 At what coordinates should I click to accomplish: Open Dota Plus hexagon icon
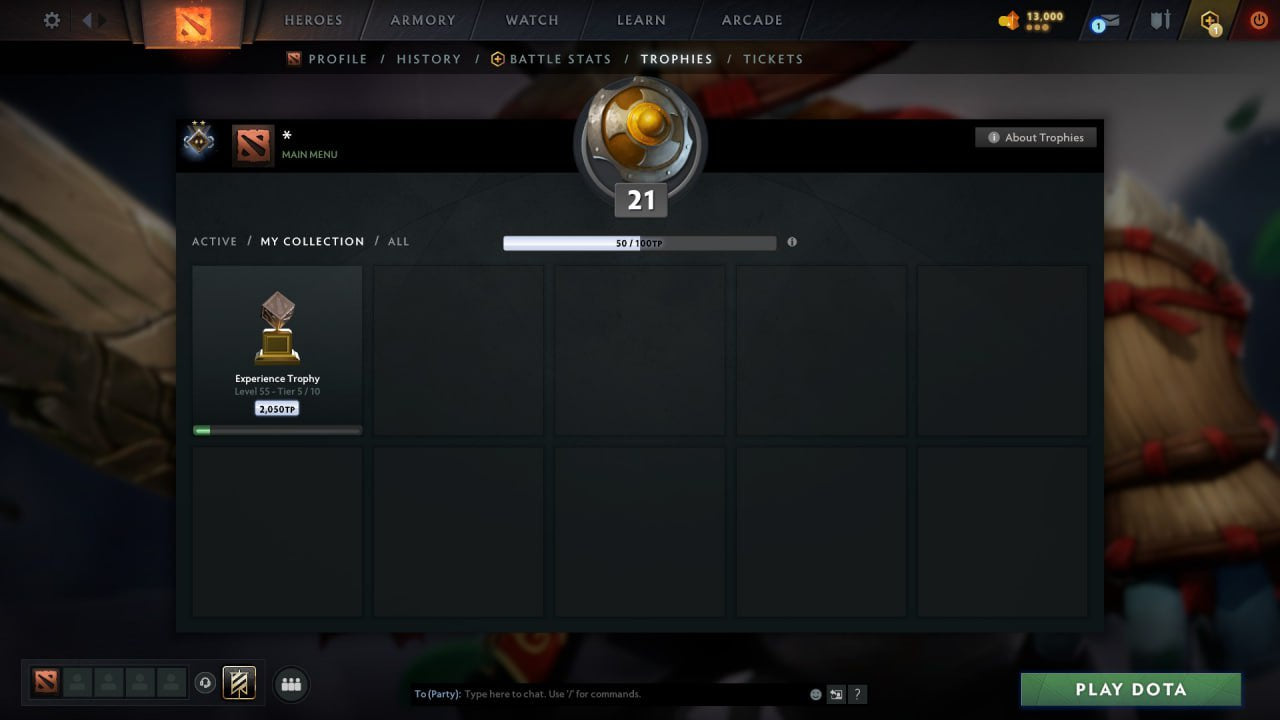(x=1211, y=20)
